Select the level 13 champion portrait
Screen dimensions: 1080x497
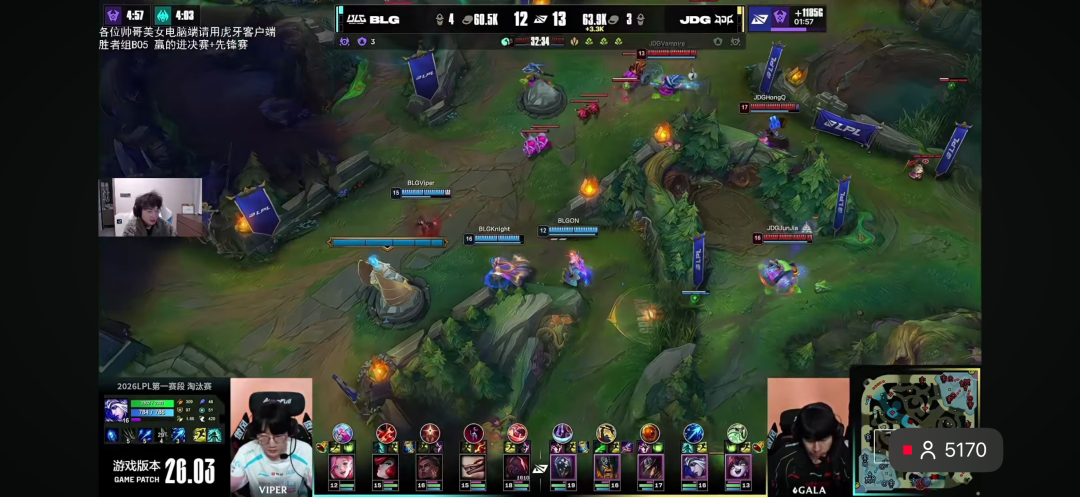click(x=737, y=467)
